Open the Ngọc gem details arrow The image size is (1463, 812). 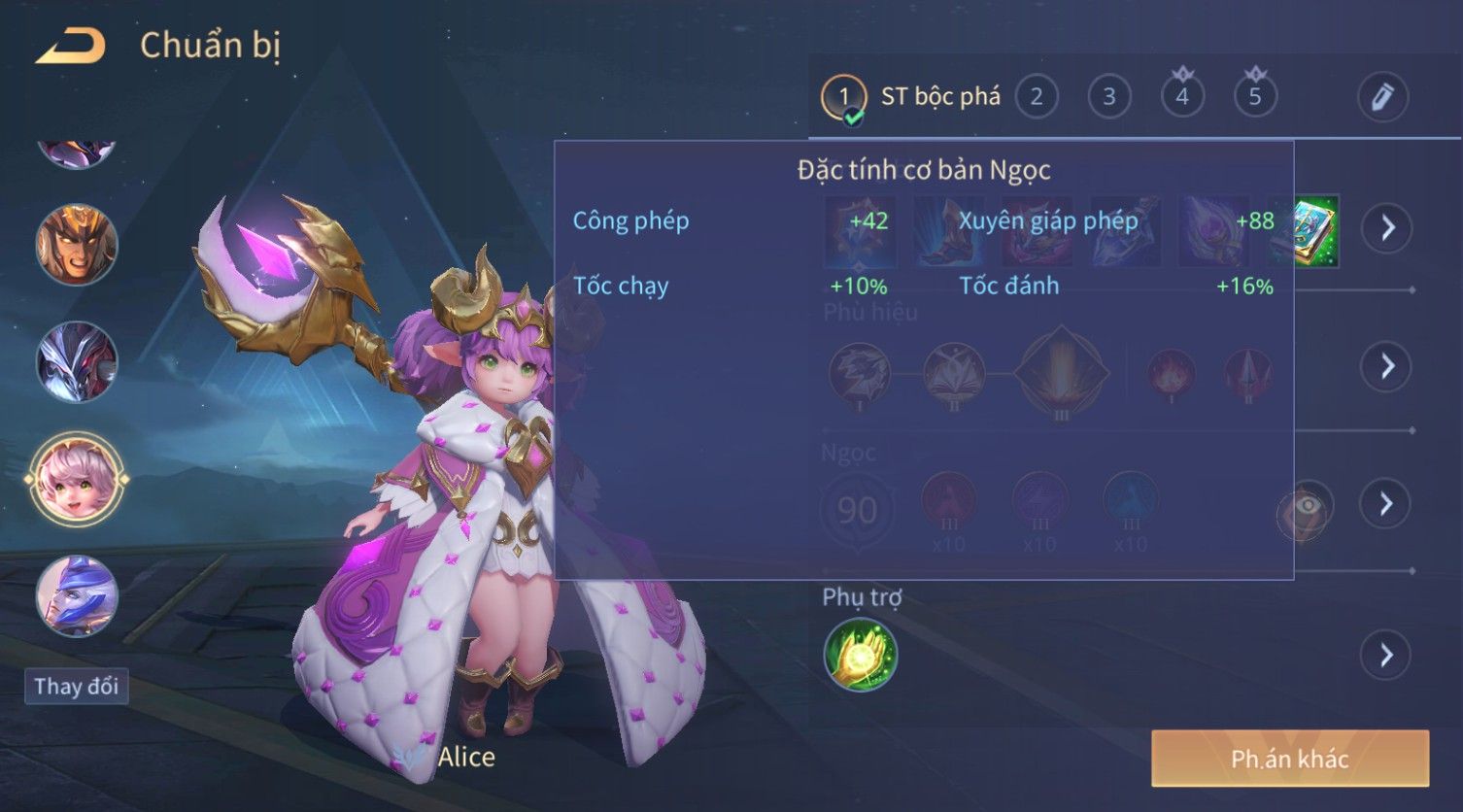click(x=1386, y=504)
